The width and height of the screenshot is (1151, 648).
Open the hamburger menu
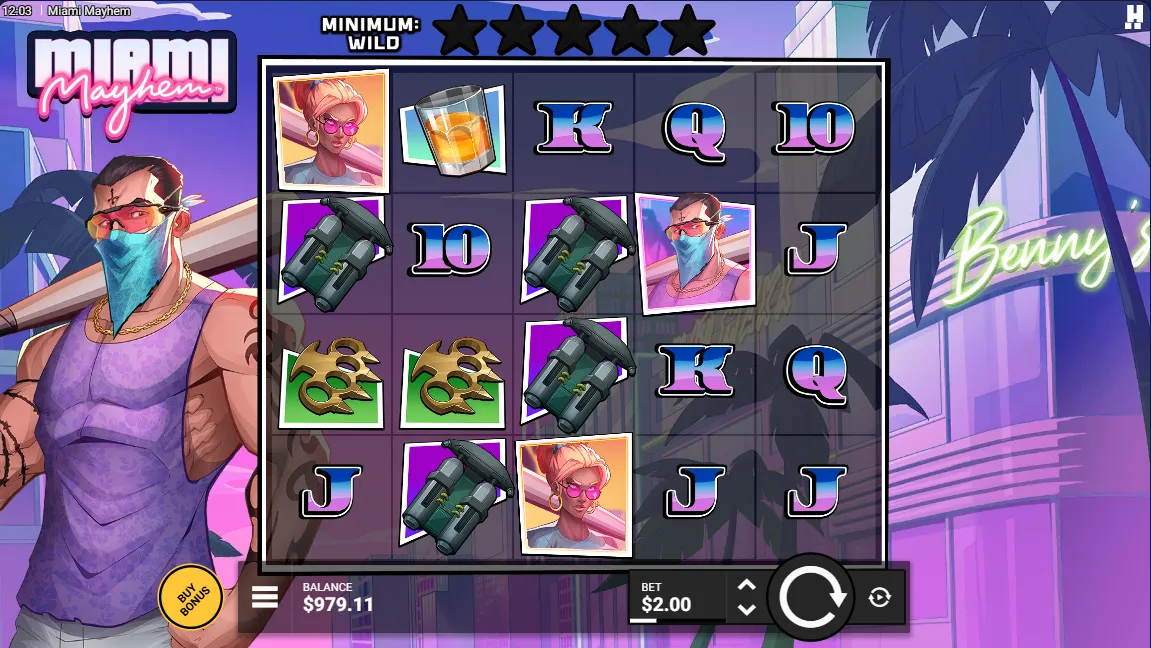click(x=265, y=597)
